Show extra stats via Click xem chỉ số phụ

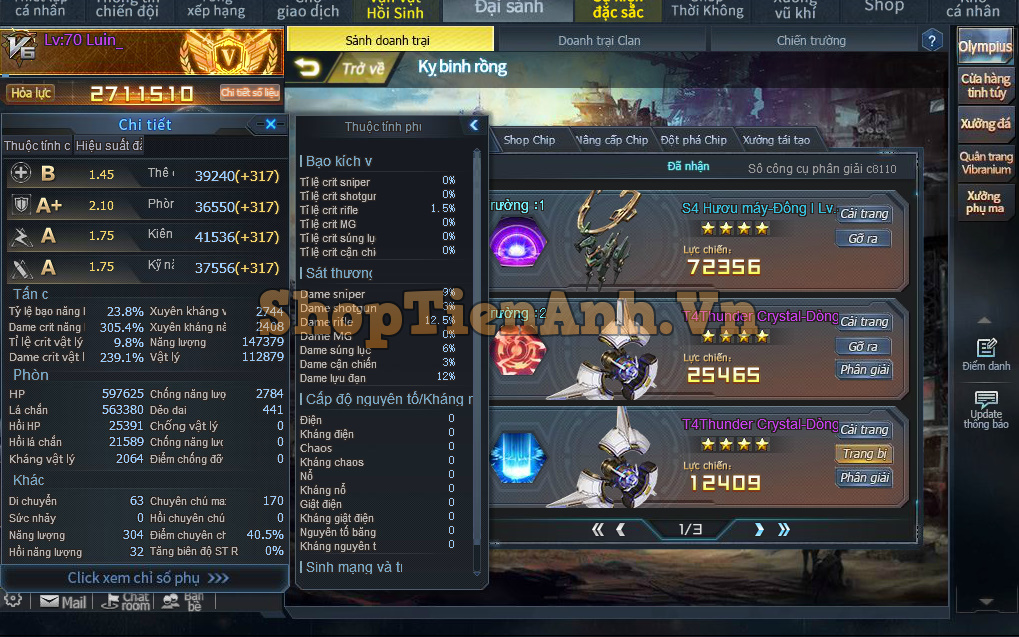(x=147, y=578)
